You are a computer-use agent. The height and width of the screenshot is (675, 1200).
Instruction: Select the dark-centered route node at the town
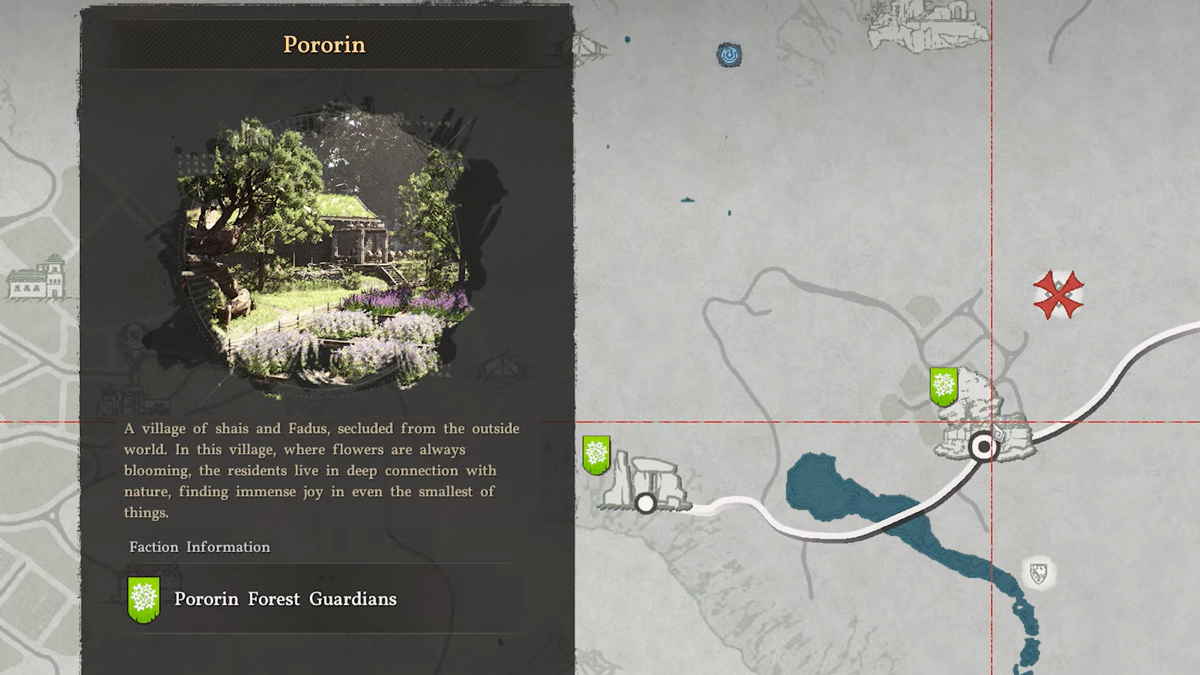[984, 446]
